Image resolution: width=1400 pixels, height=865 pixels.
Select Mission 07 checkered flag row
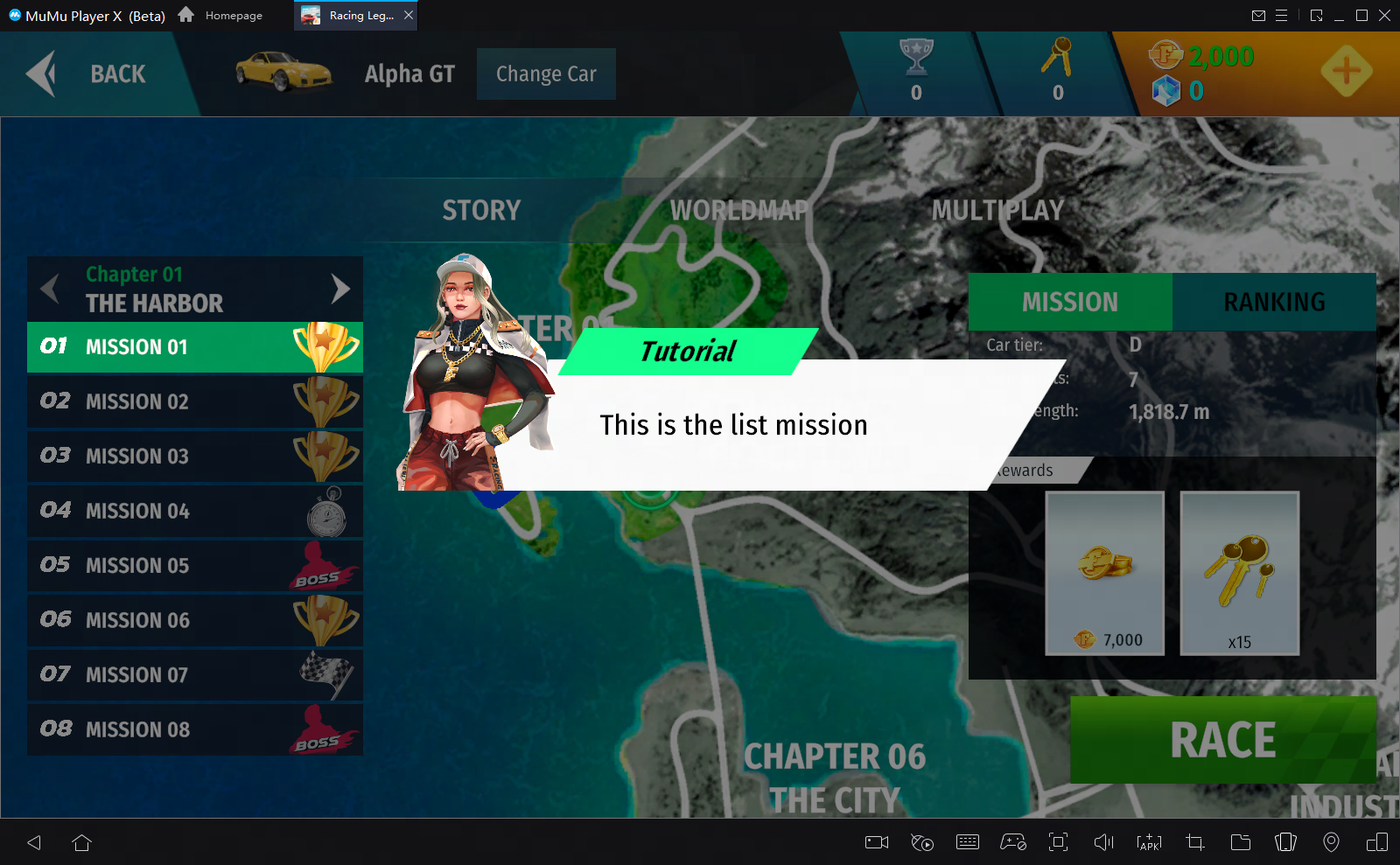[x=194, y=675]
